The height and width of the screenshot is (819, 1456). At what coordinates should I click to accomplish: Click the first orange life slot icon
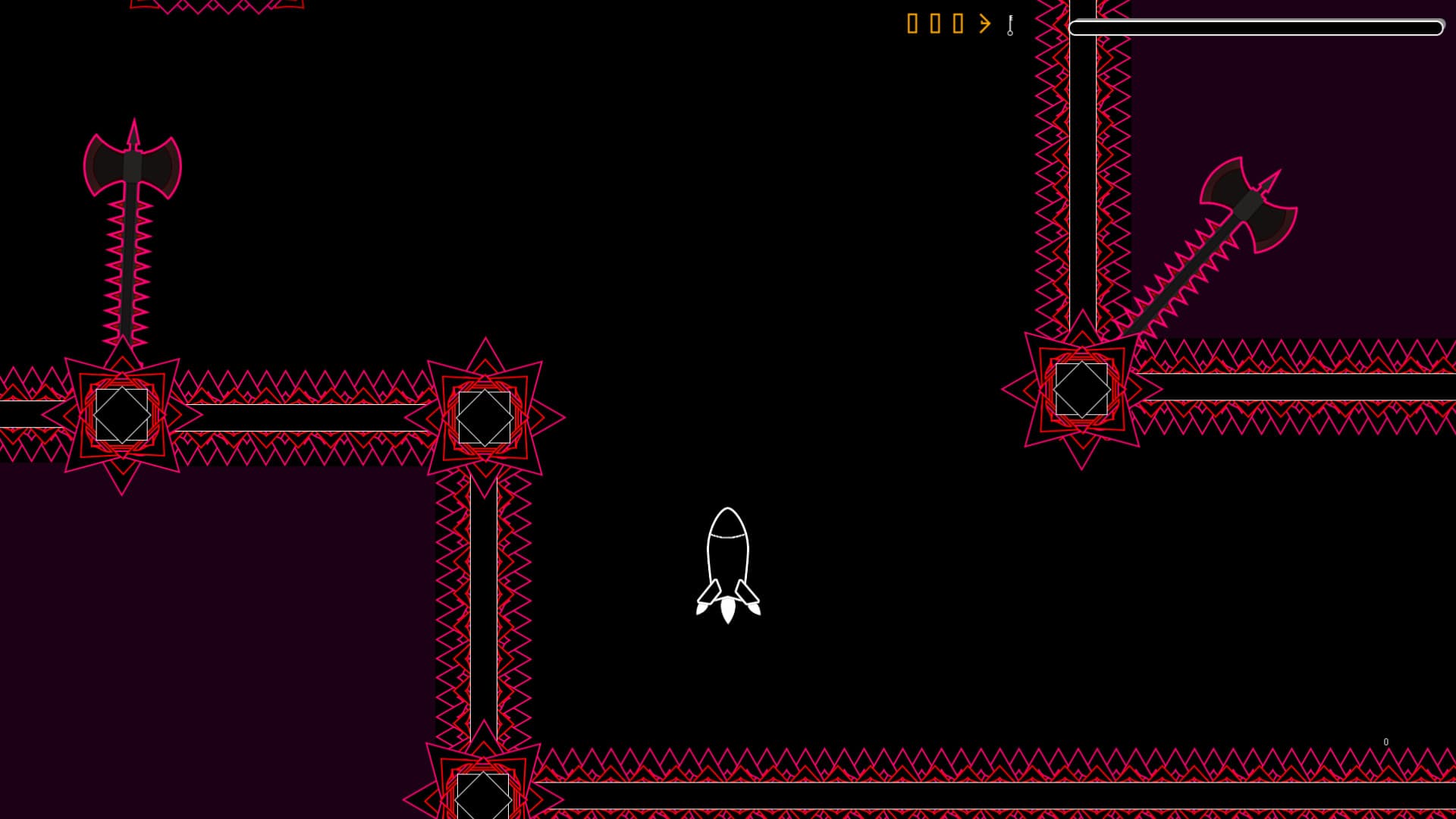(912, 24)
